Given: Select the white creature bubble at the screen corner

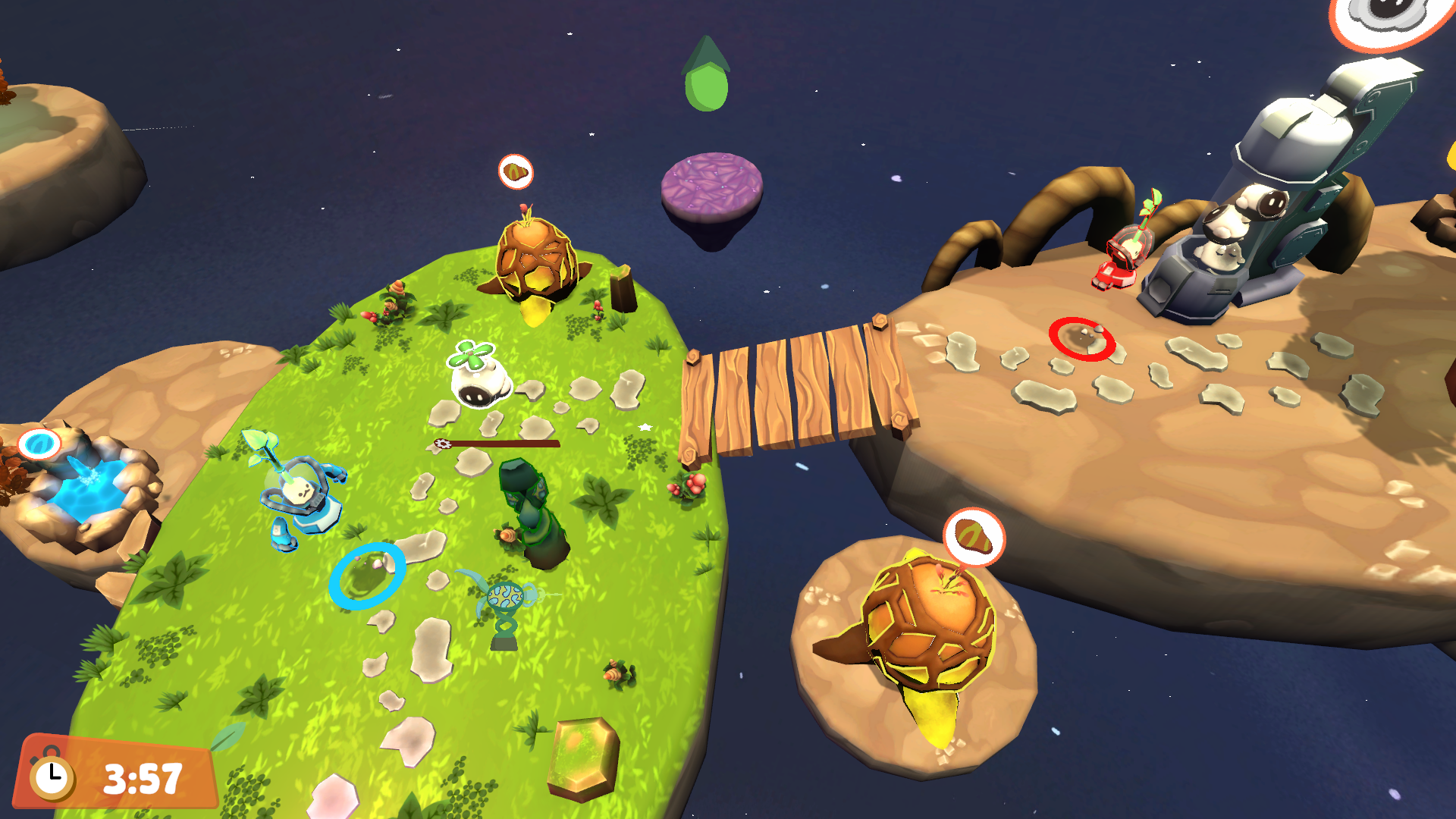Looking at the screenshot, I should pos(1390,17).
